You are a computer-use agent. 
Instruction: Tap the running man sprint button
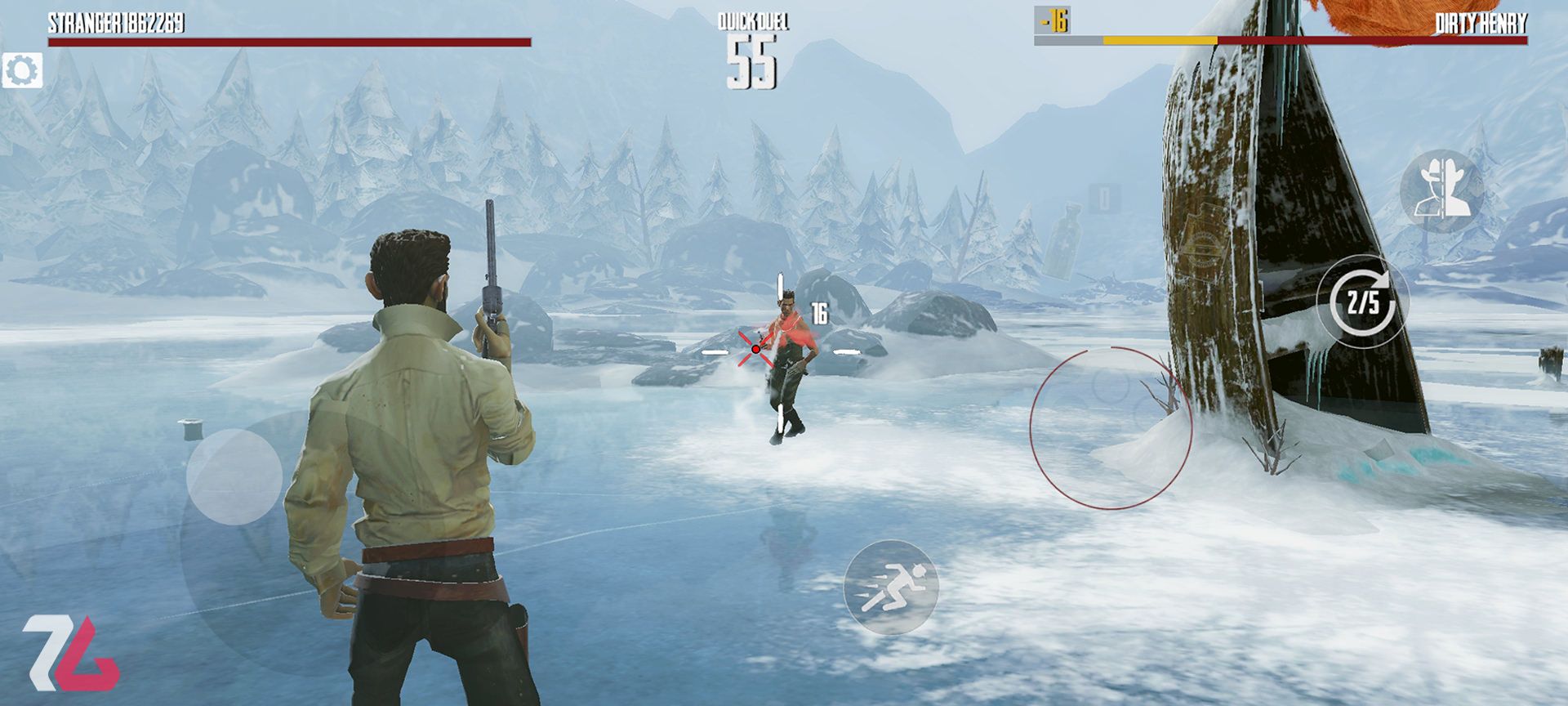tap(890, 587)
